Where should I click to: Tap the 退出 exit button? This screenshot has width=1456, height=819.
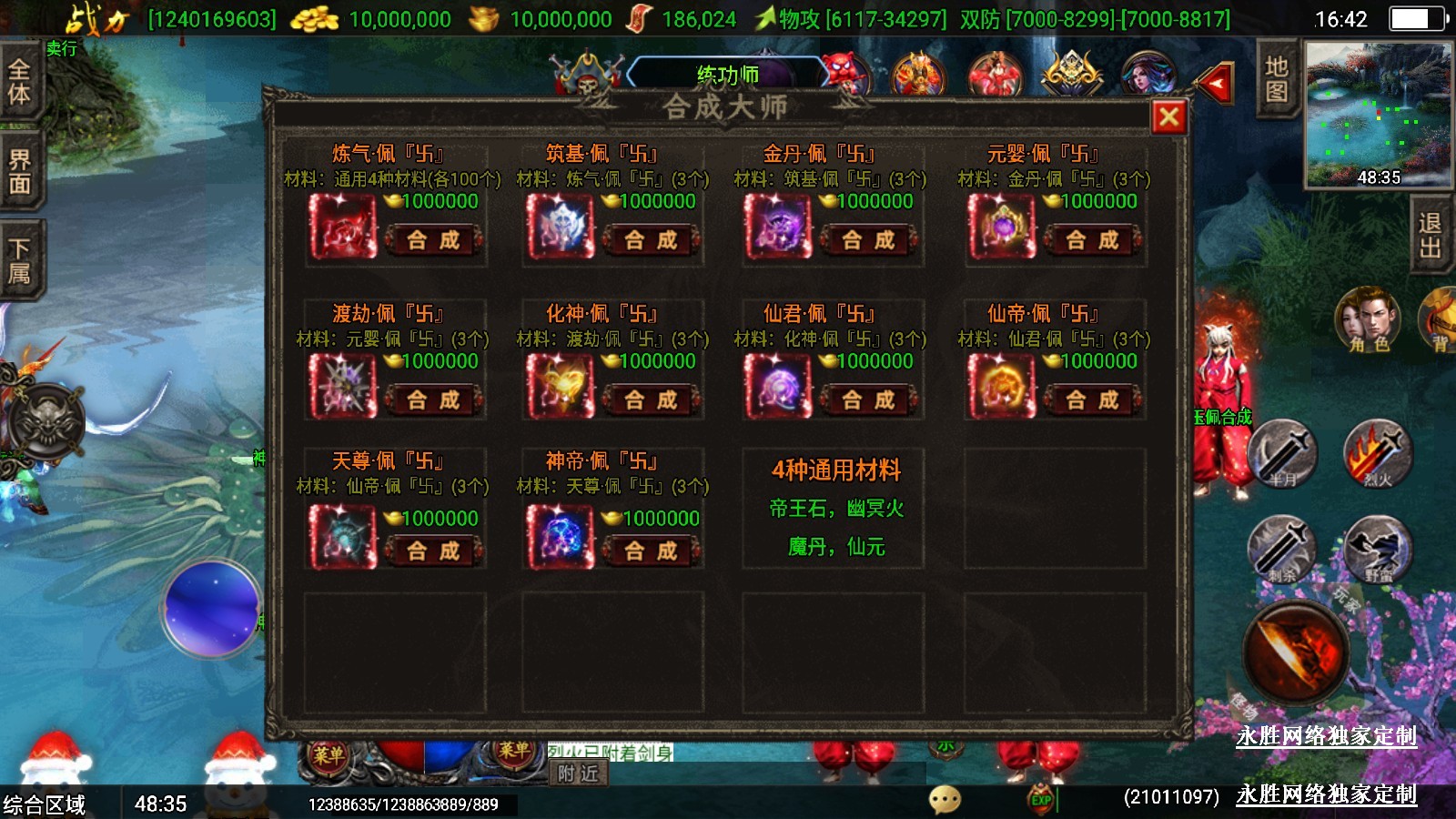coord(1430,236)
